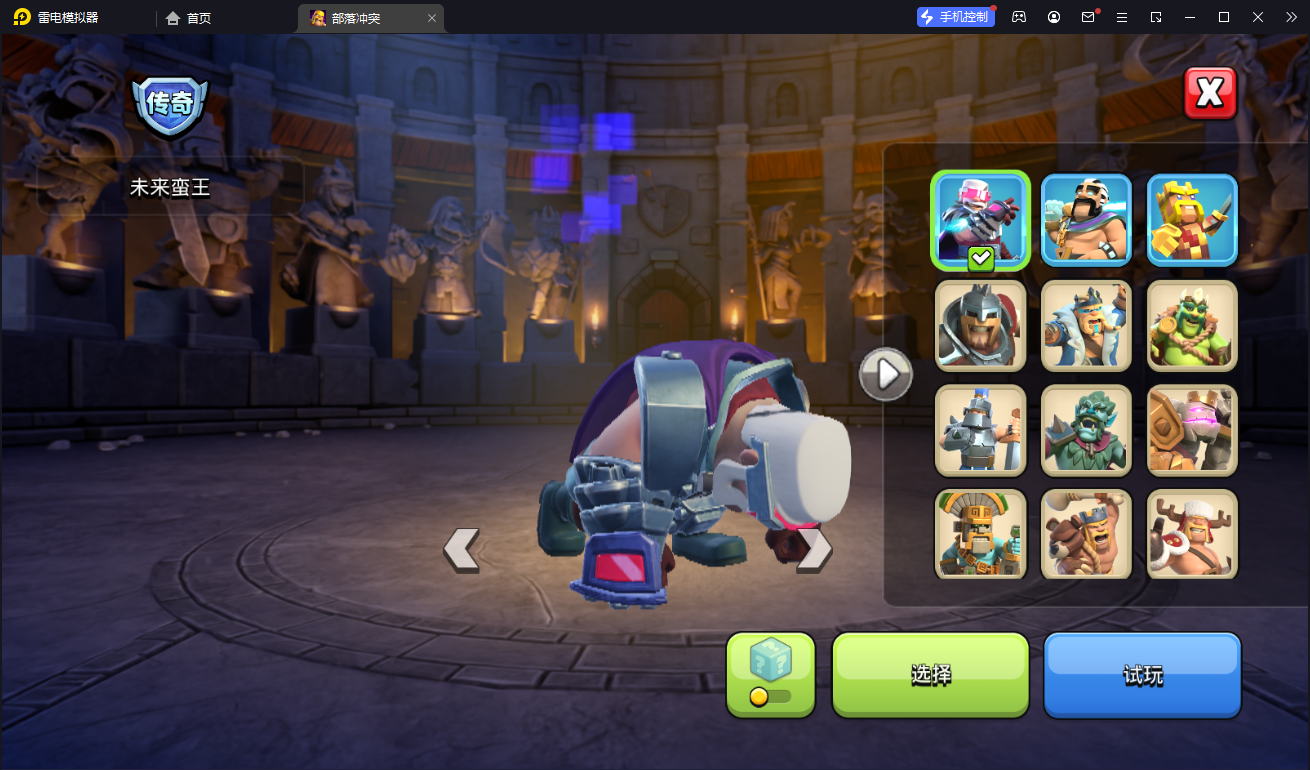Pick the armored knight king with sword
Image resolution: width=1310 pixels, height=770 pixels.
point(980,430)
